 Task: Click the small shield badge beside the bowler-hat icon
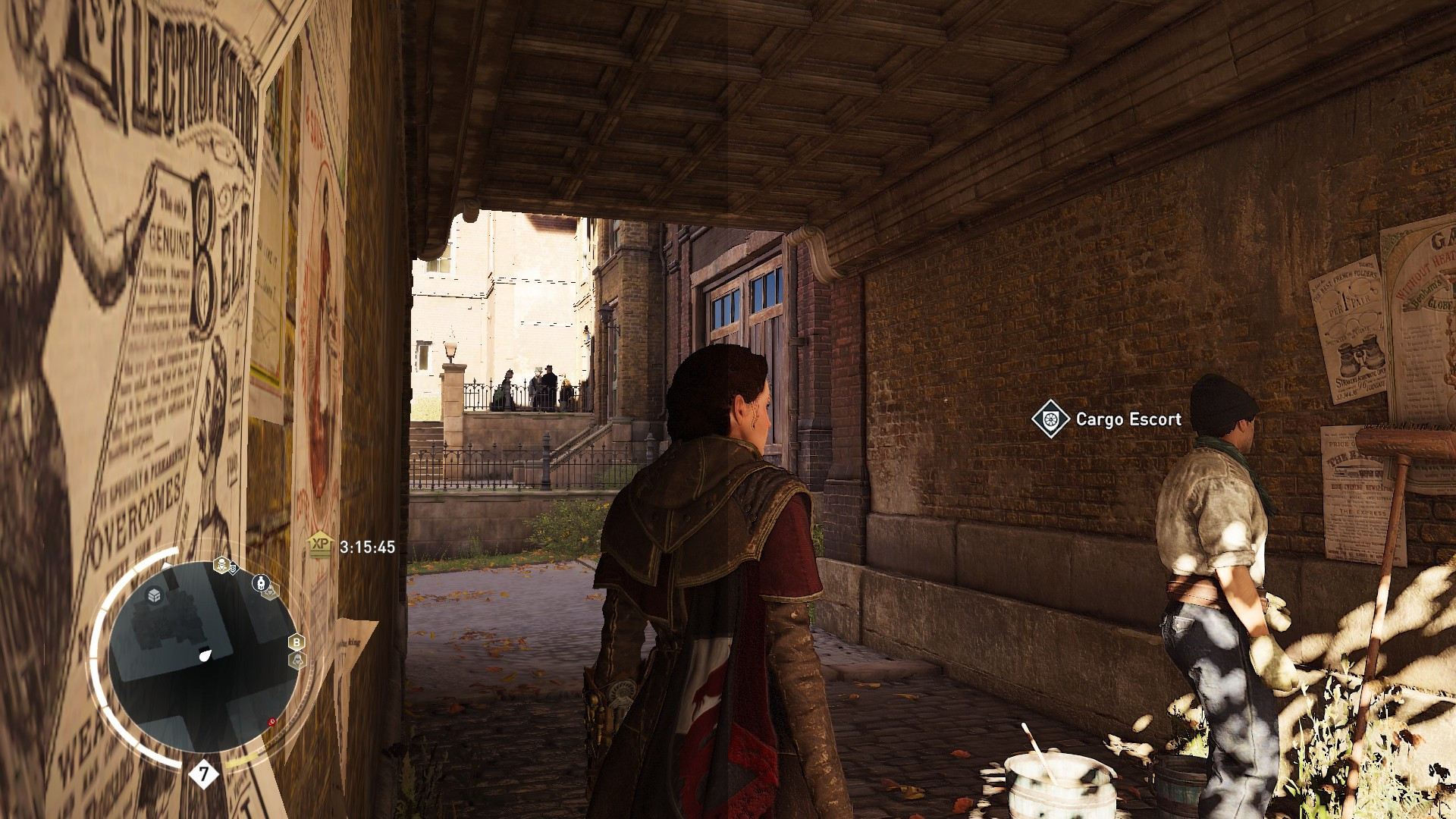click(234, 569)
